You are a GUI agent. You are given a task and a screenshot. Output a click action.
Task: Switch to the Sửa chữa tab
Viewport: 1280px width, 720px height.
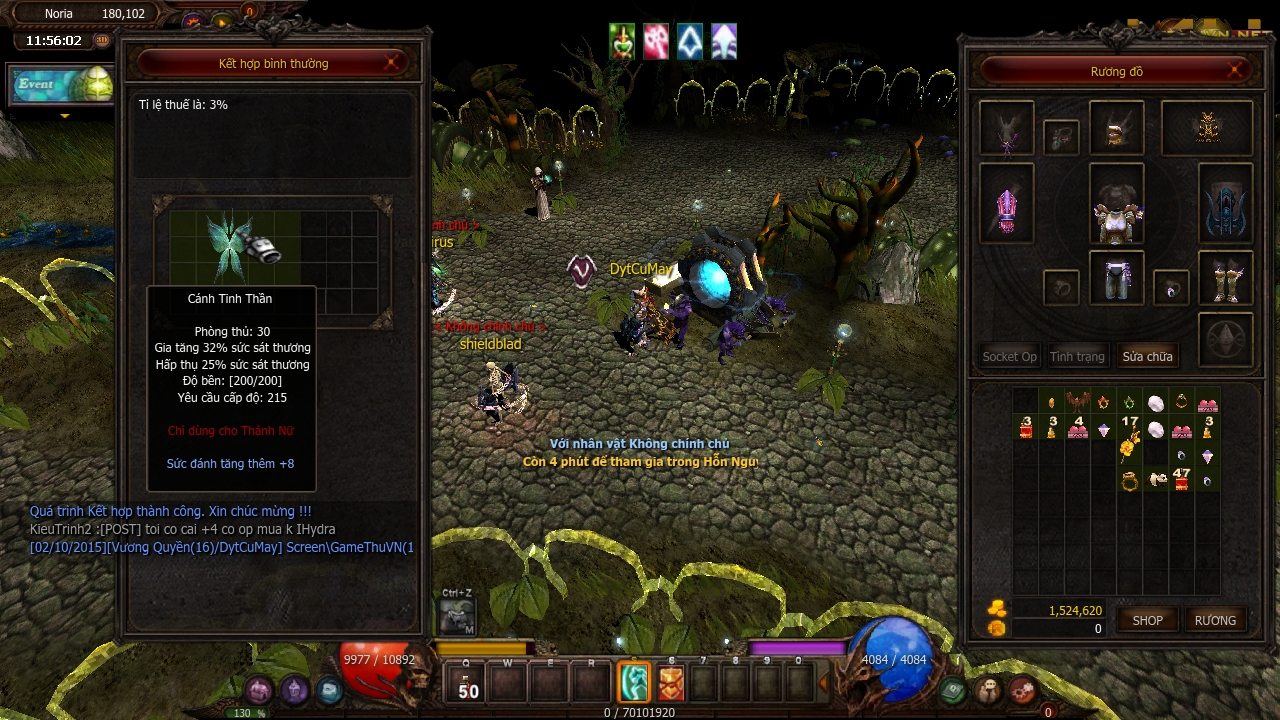pos(1147,356)
